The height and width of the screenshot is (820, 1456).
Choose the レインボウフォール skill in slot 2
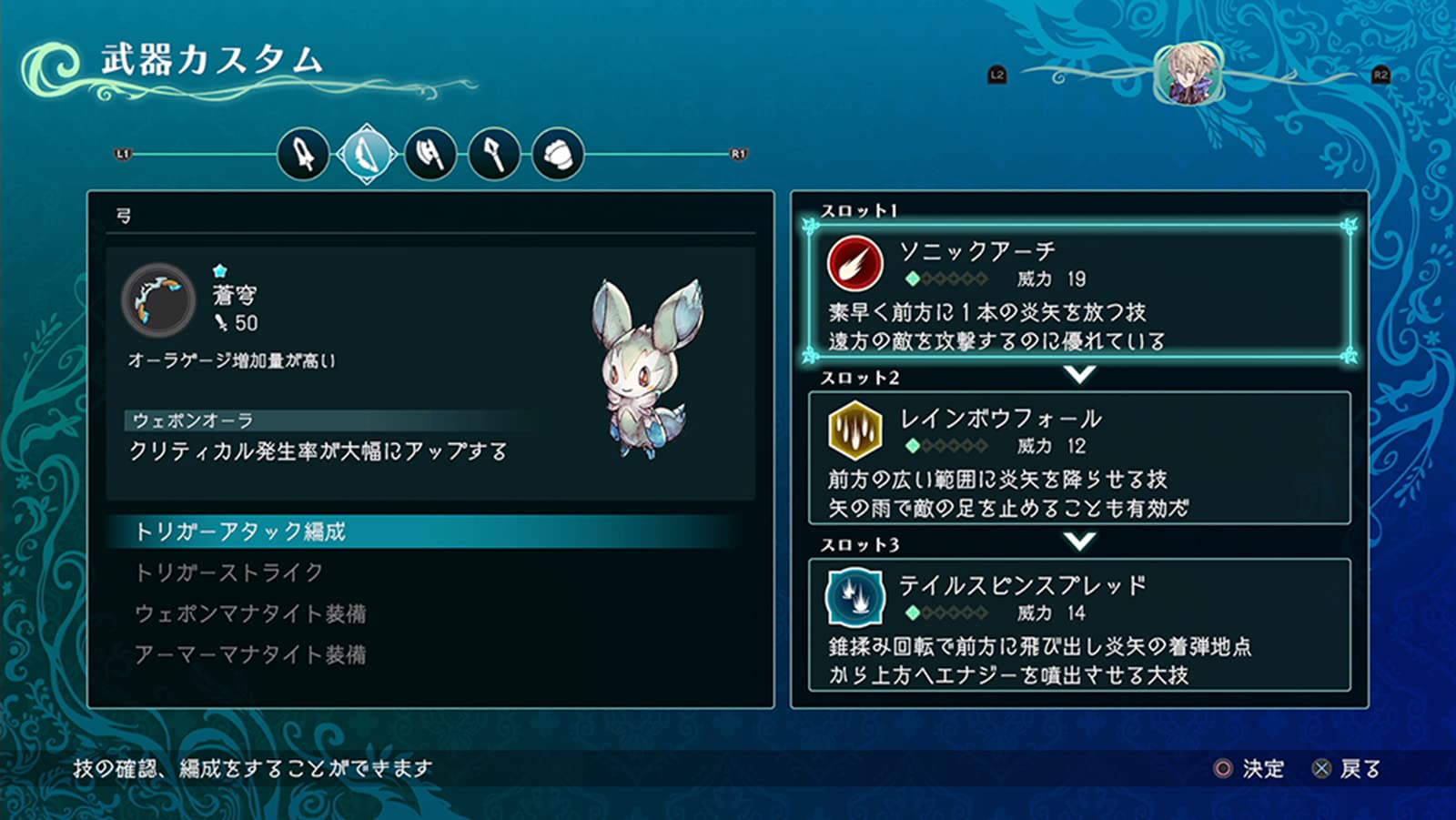(x=1078, y=458)
